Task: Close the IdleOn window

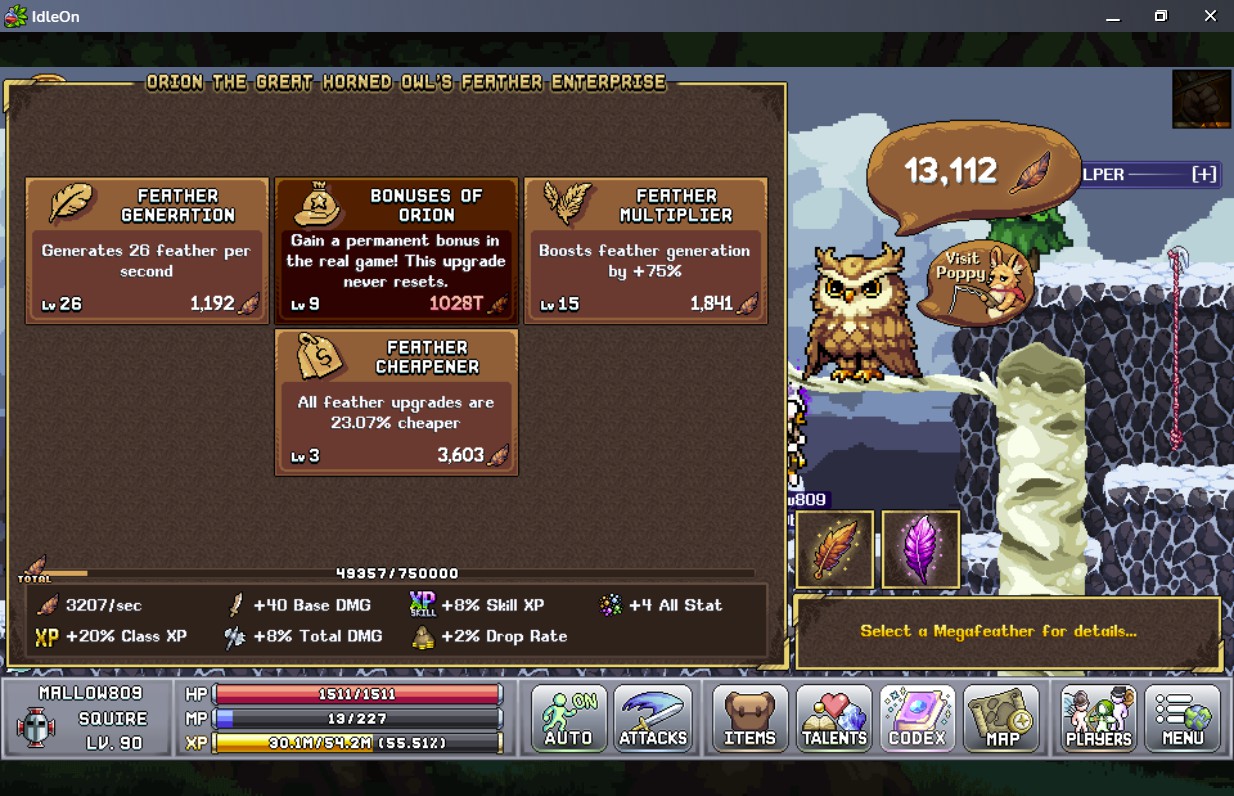Action: [1210, 16]
